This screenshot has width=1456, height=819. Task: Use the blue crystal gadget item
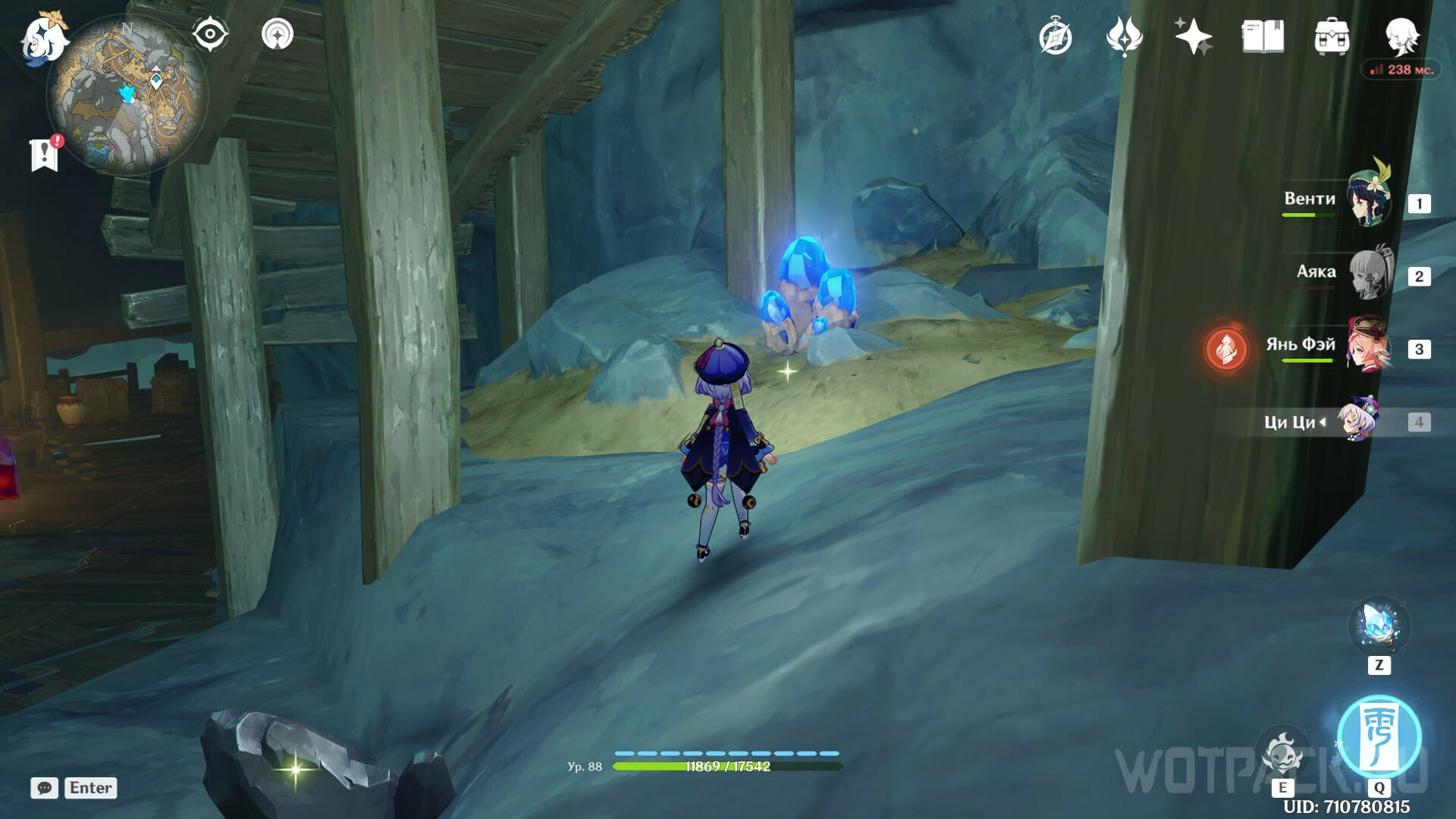click(1378, 626)
